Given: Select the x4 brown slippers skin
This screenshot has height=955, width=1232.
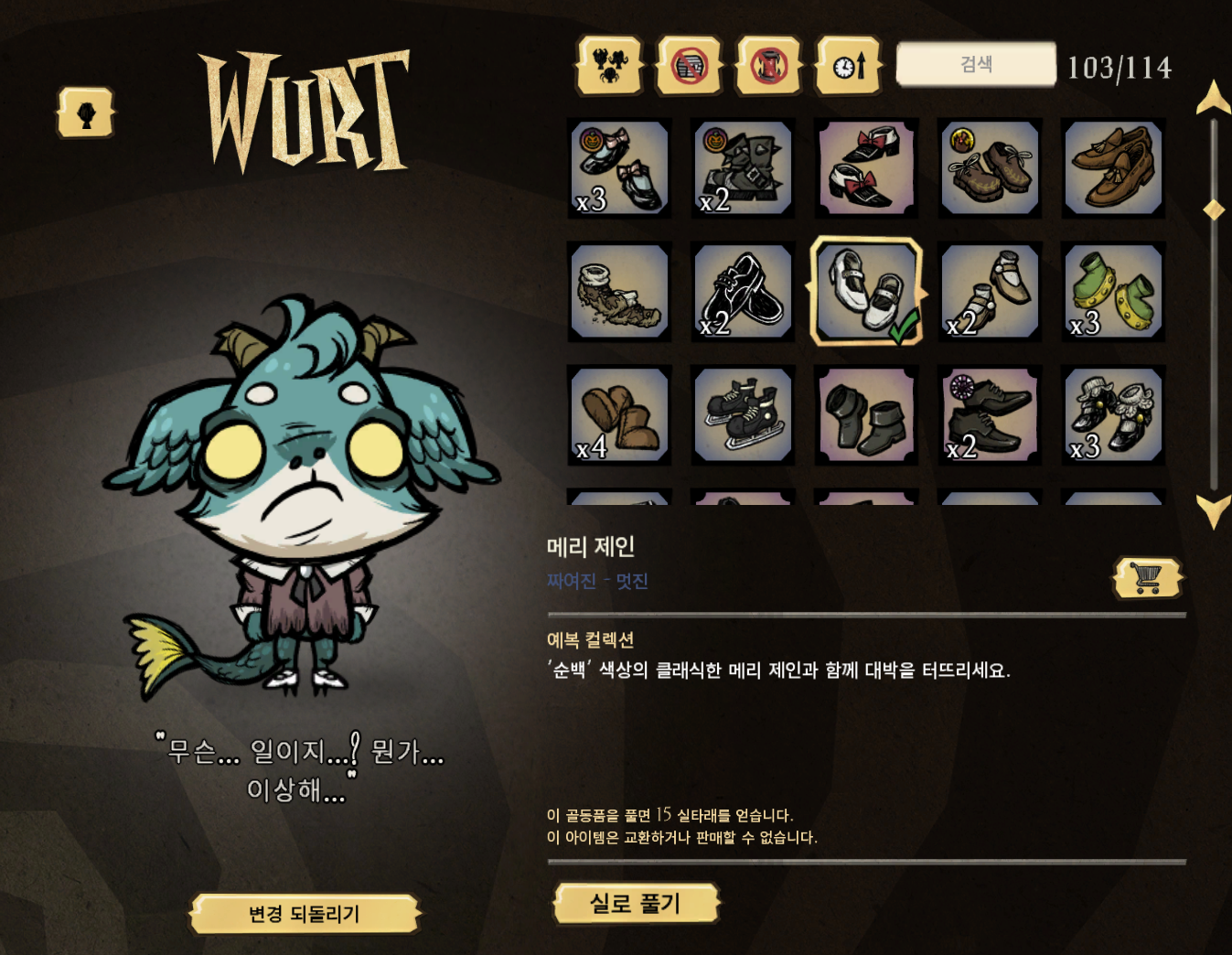Looking at the screenshot, I should (619, 413).
